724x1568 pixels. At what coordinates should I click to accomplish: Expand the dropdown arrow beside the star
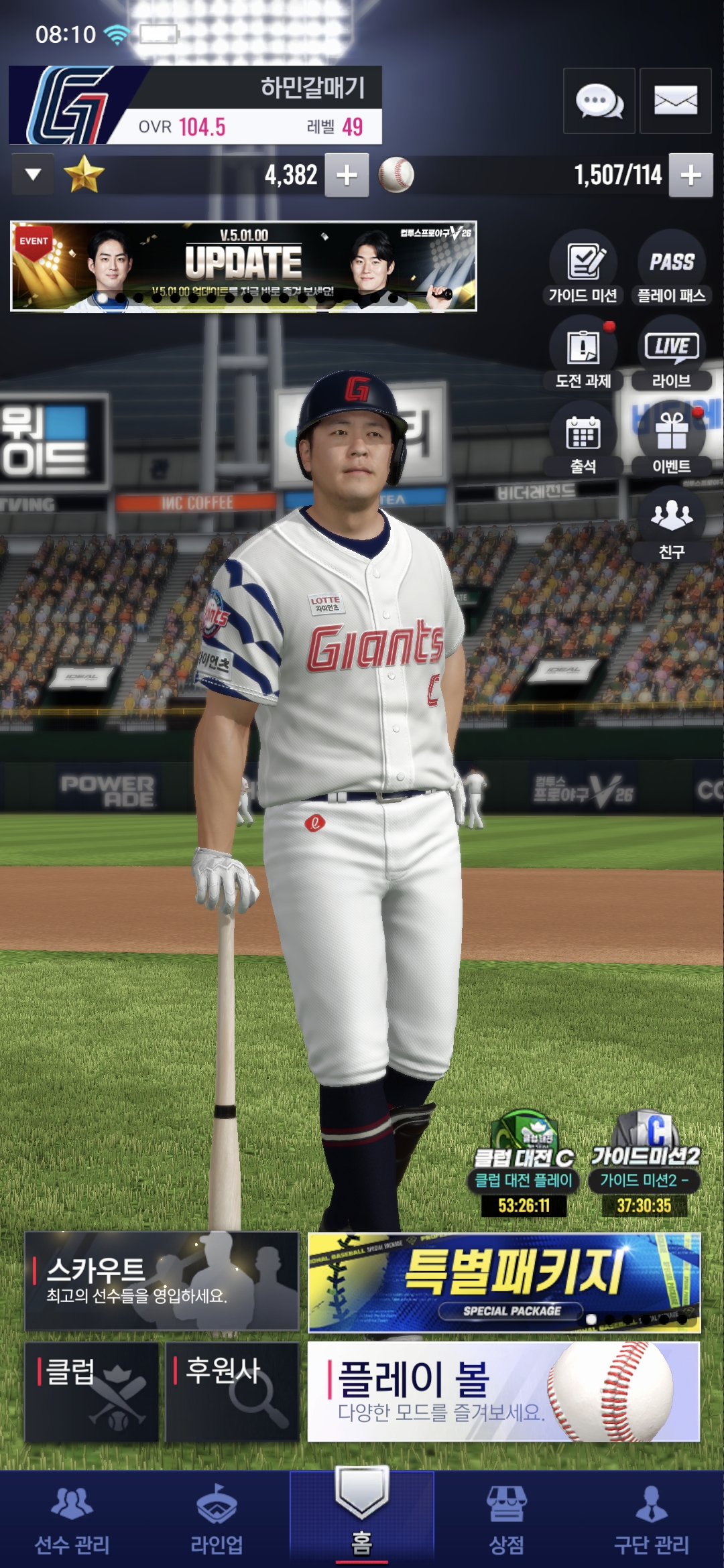click(x=33, y=175)
